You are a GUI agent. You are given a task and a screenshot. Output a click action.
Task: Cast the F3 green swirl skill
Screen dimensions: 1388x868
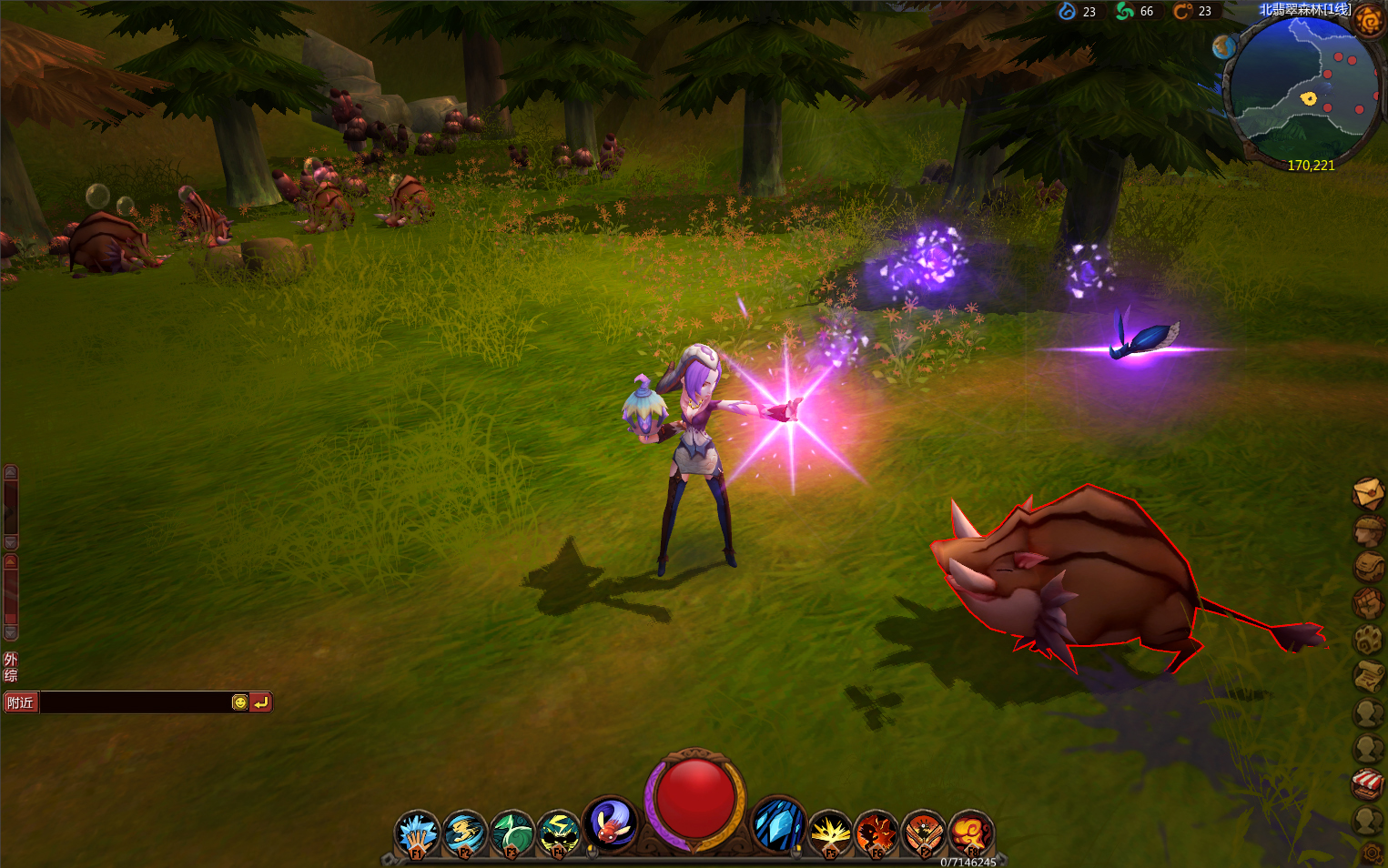pos(512,833)
